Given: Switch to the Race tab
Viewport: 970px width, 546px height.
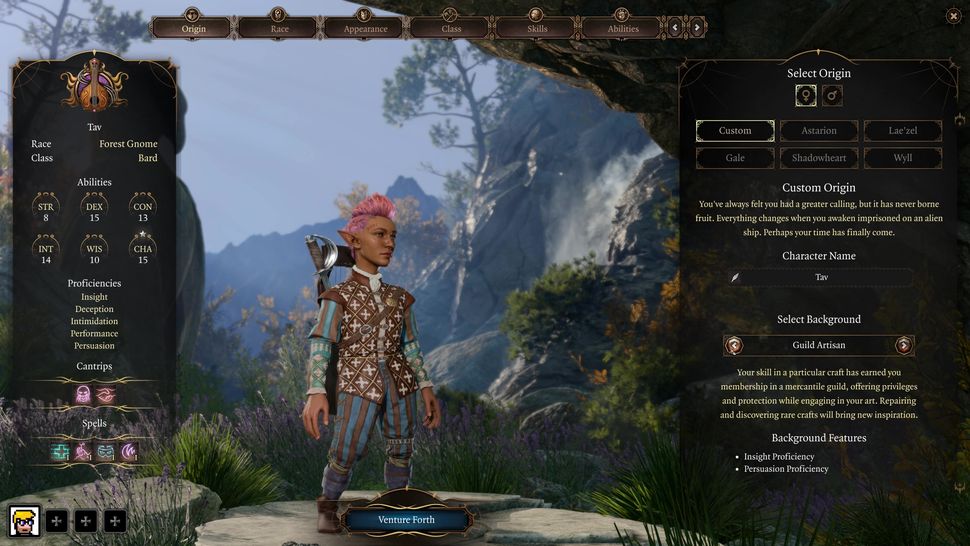Looking at the screenshot, I should pos(278,27).
